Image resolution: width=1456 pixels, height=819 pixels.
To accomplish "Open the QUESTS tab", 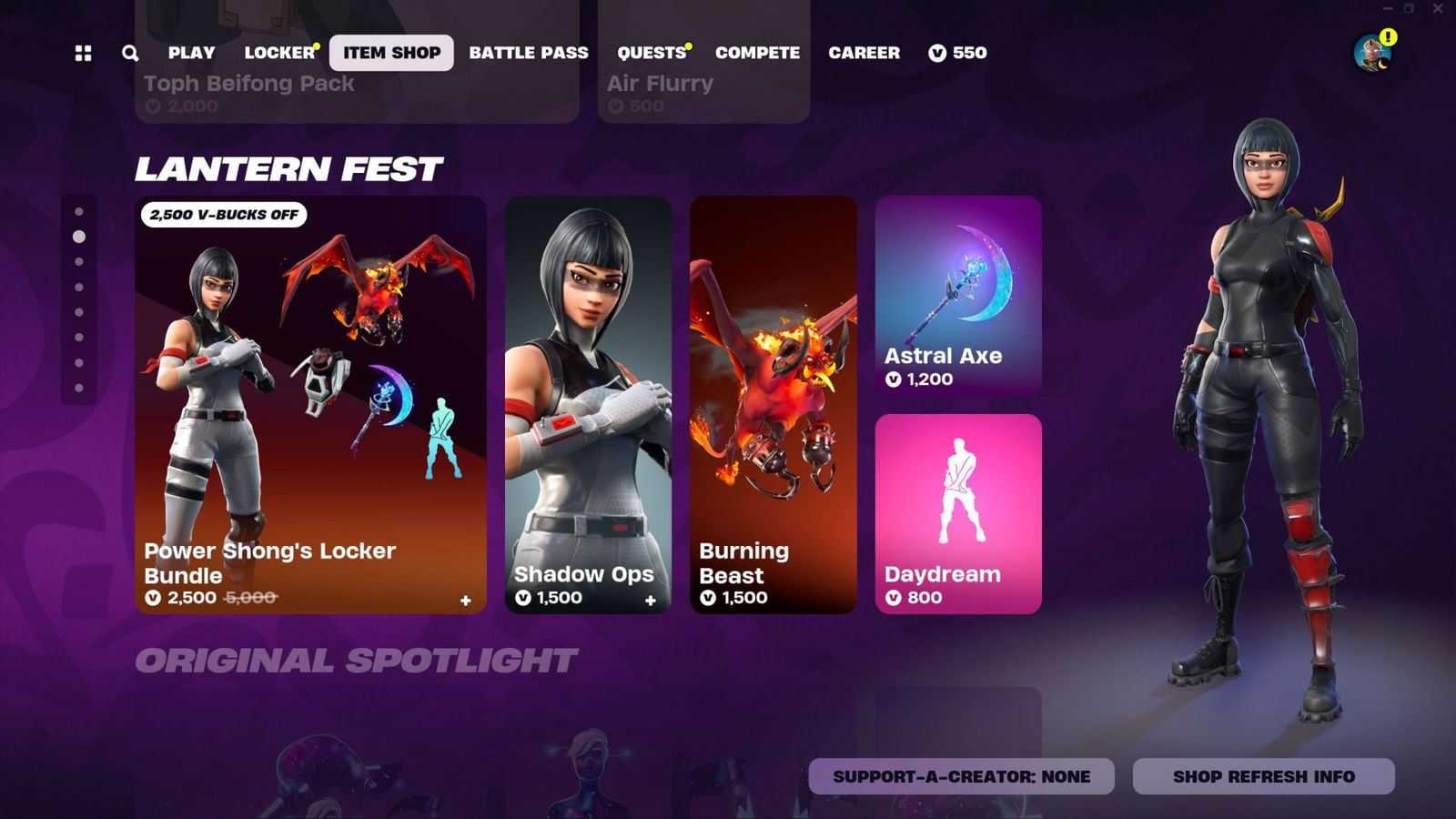I will coord(652,53).
